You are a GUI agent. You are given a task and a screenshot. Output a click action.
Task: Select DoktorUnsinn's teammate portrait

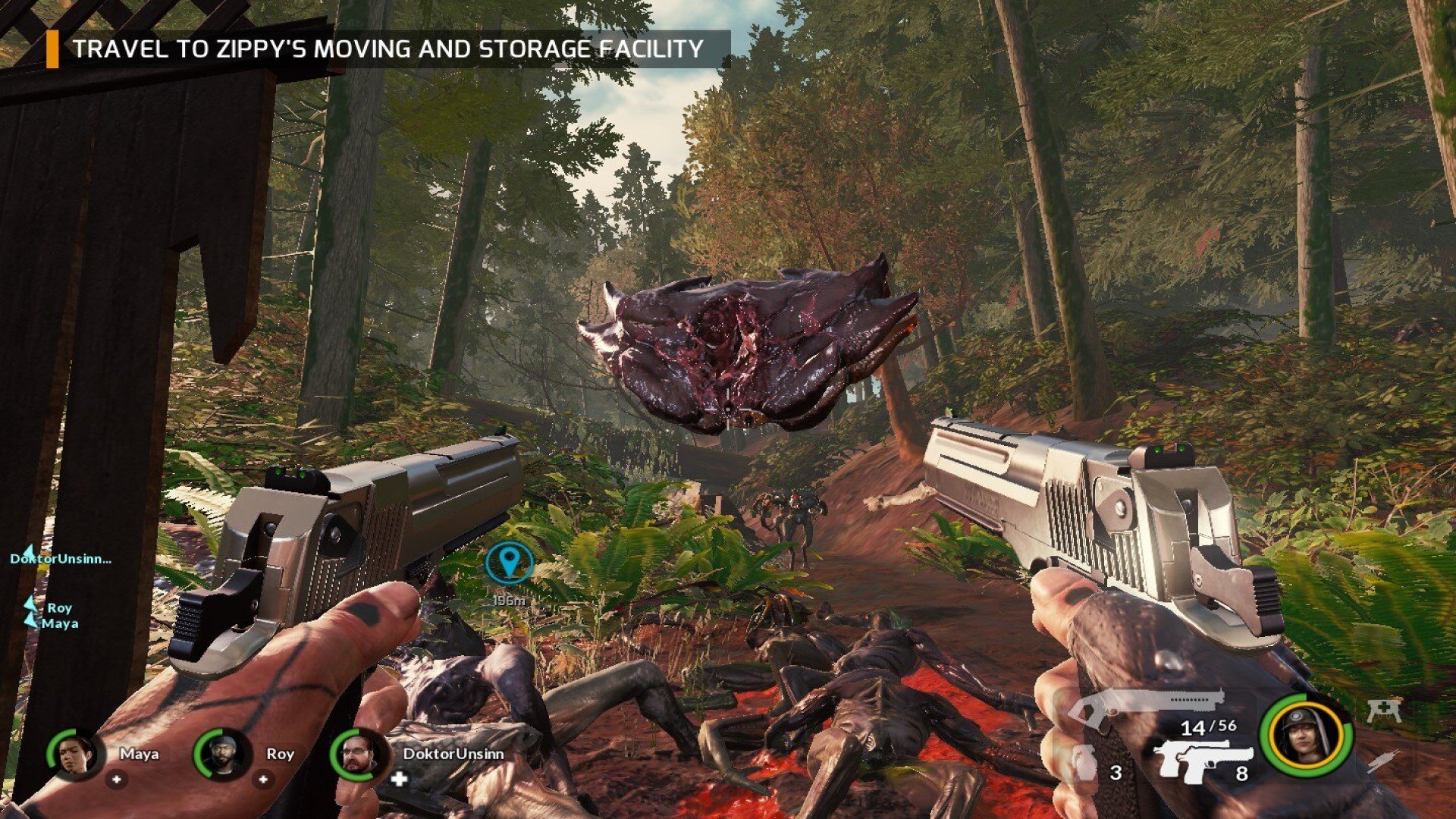[358, 755]
